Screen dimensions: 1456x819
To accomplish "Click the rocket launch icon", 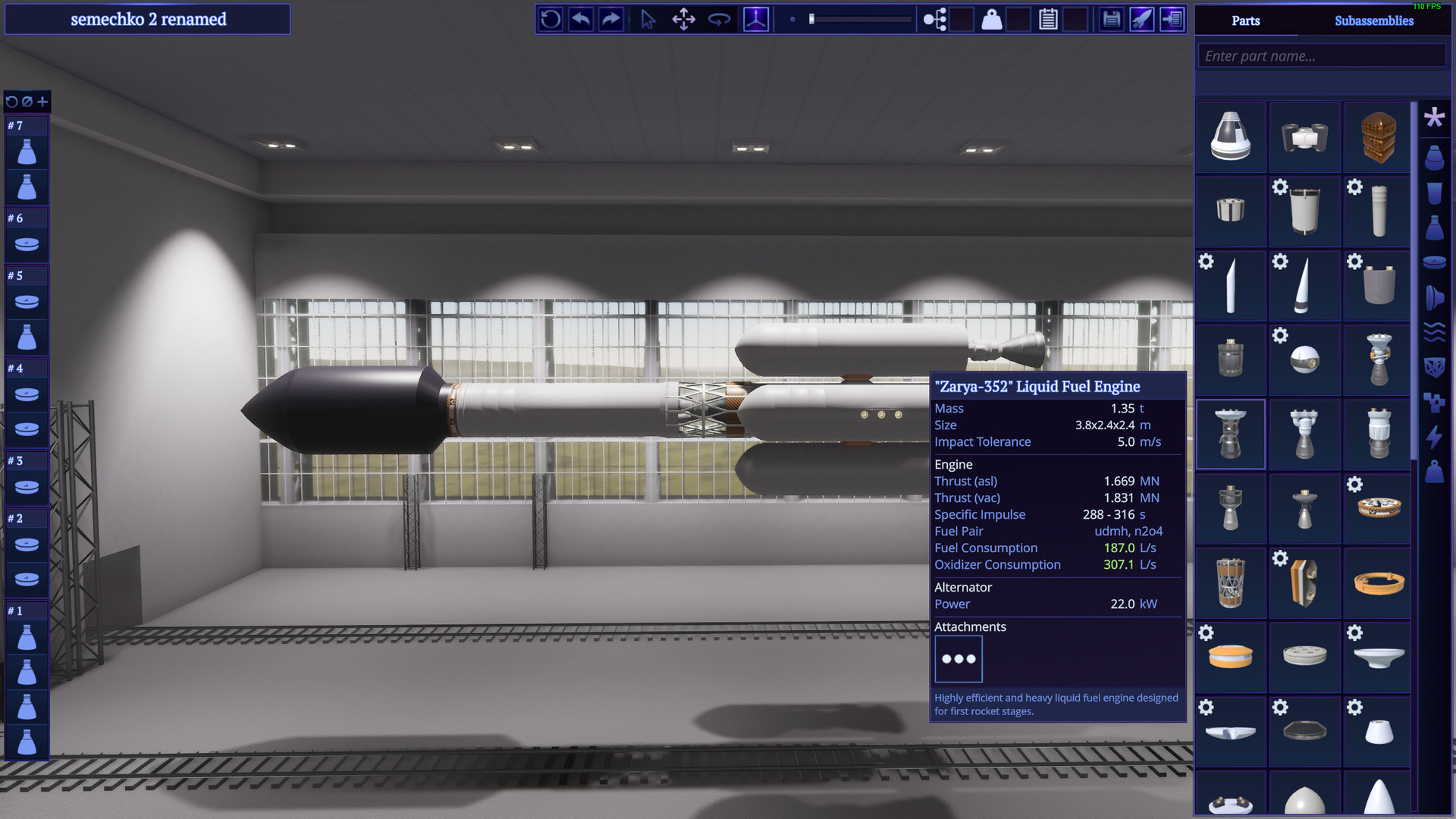I will (x=1144, y=19).
